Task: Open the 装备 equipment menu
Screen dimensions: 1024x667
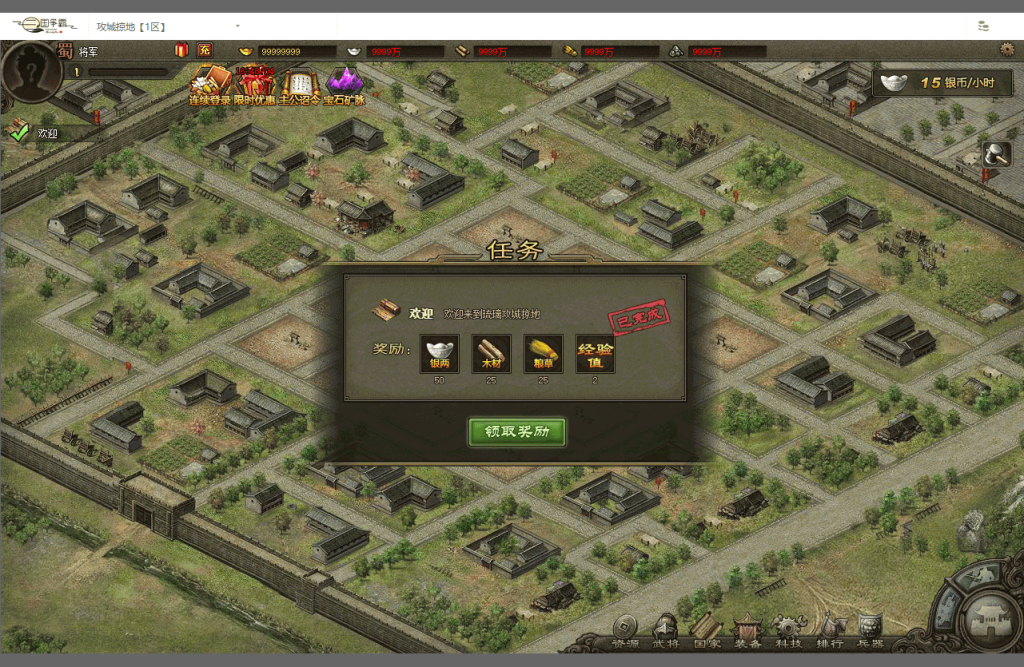Action: tap(748, 632)
